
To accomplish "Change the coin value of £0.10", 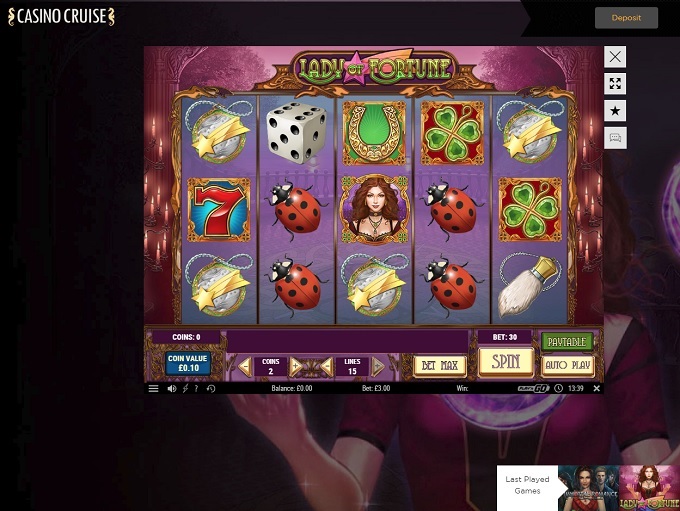I will 188,362.
